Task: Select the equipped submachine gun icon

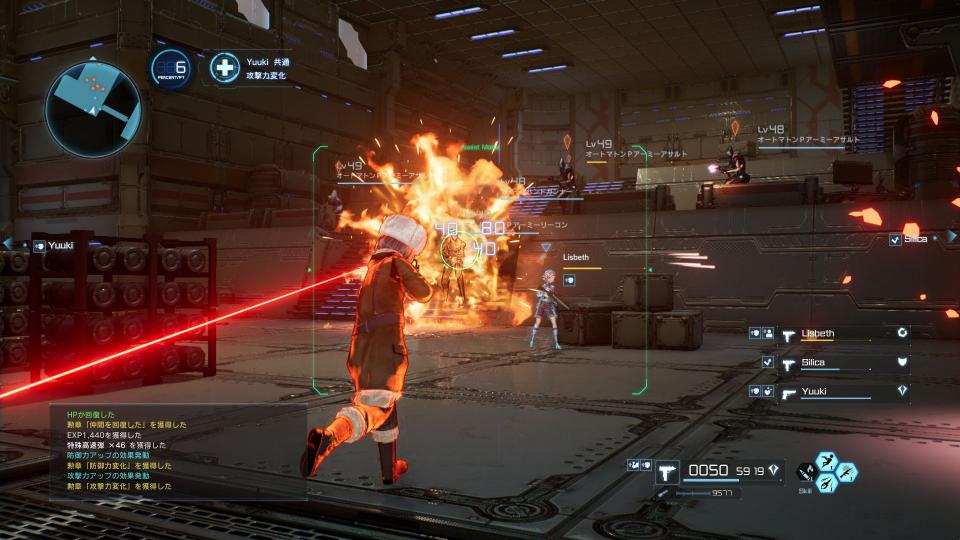Action: 667,470
